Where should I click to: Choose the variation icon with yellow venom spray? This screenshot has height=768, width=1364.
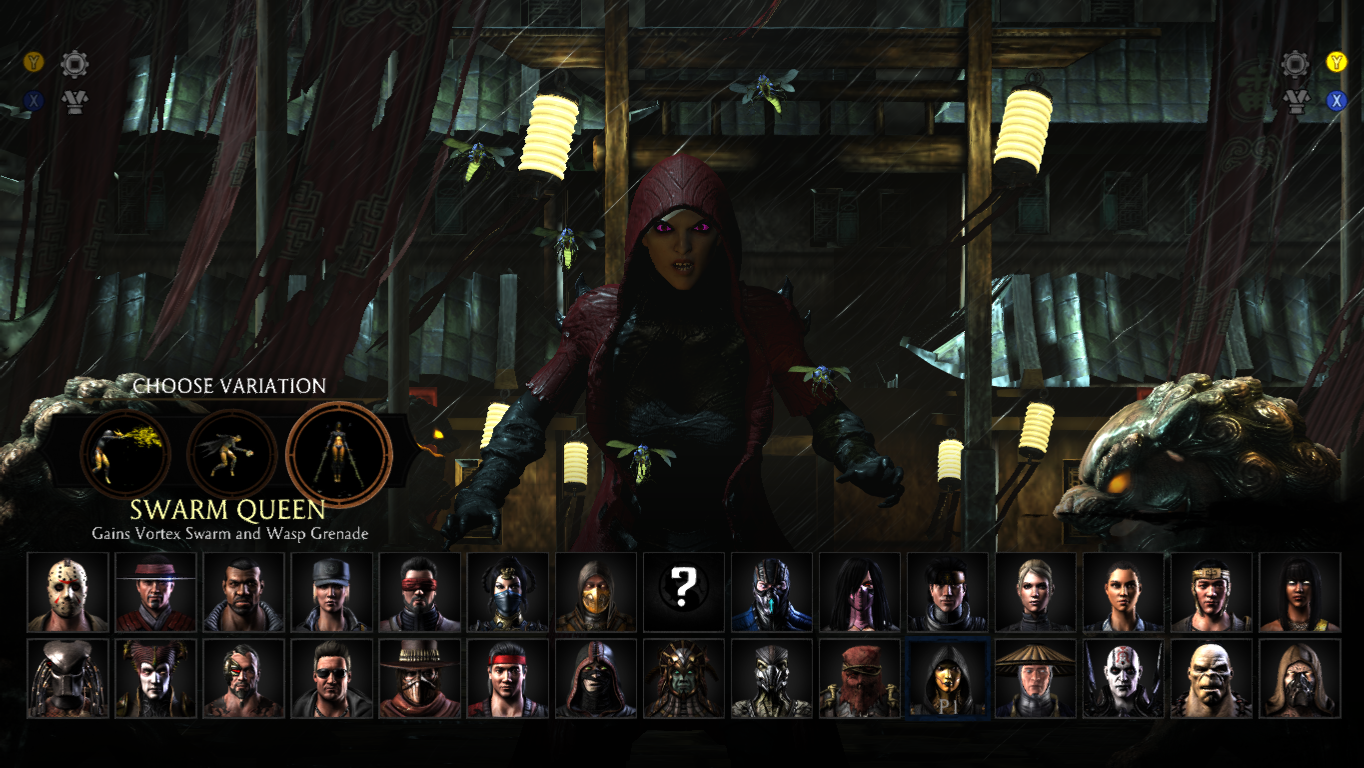[126, 455]
